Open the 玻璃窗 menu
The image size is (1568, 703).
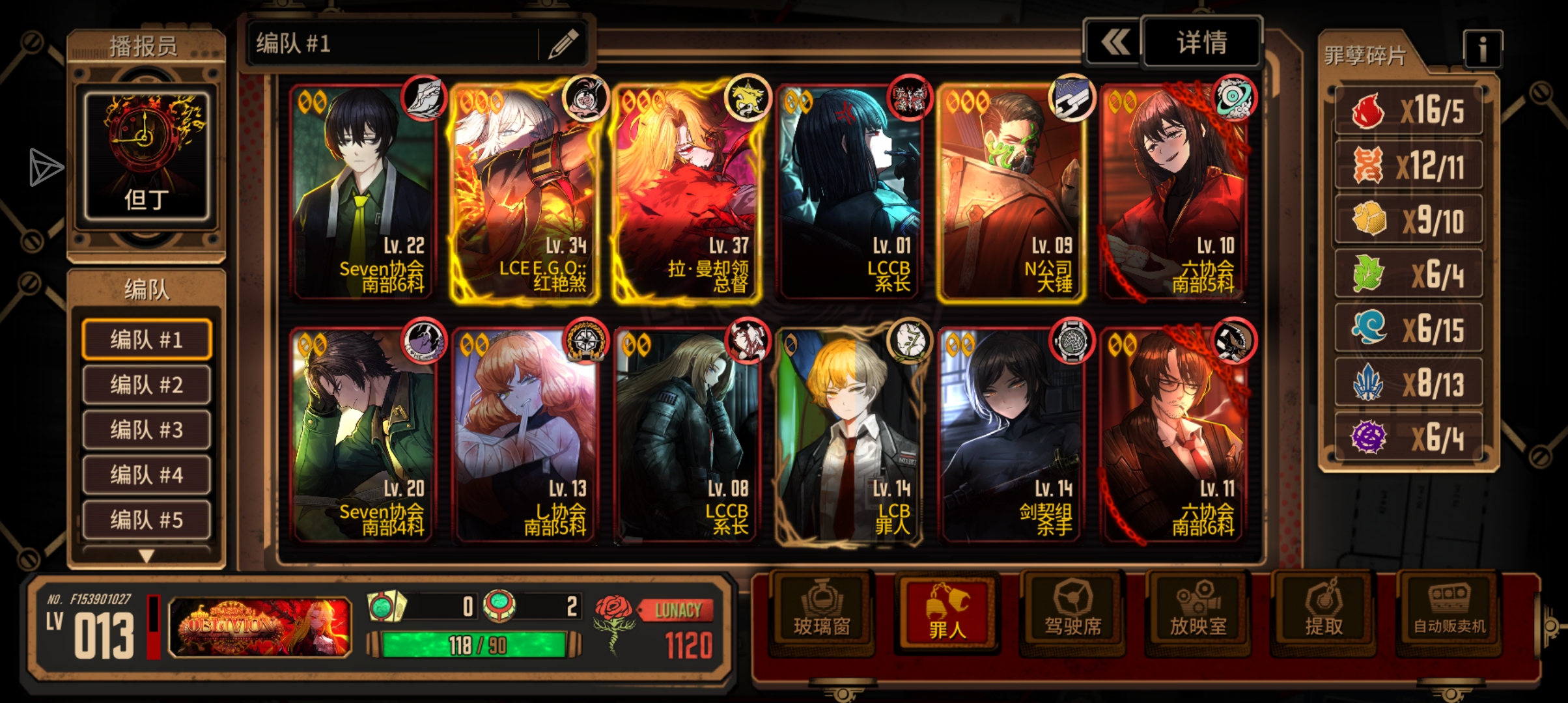822,612
